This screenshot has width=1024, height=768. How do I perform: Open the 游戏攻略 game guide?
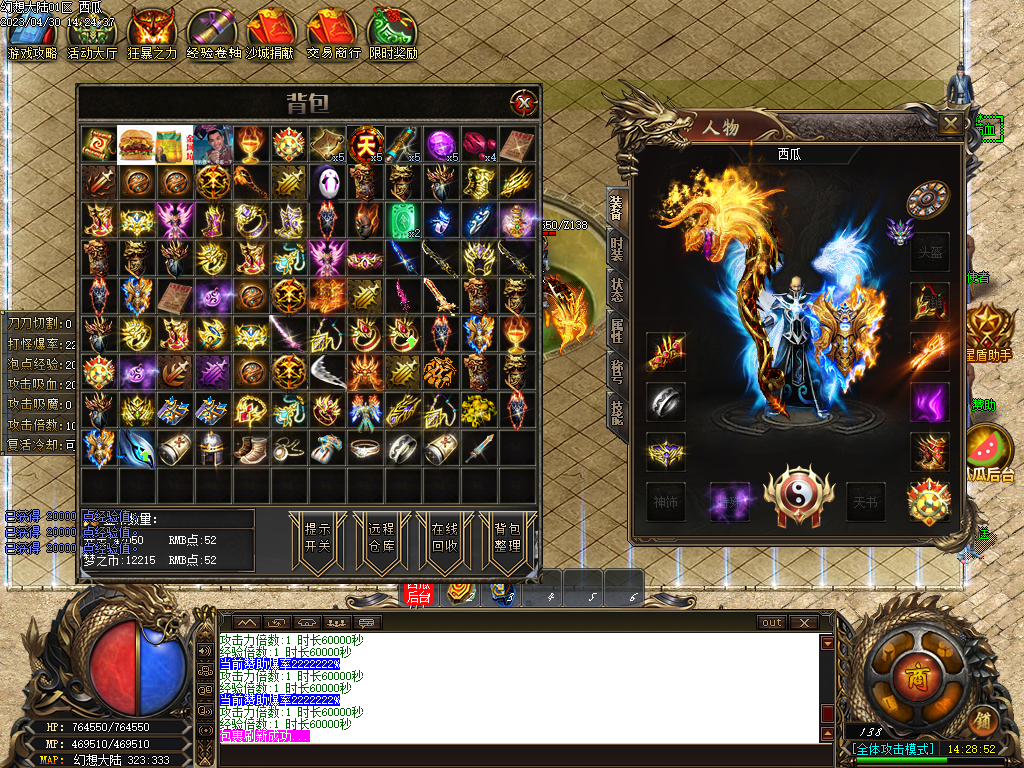pyautogui.click(x=32, y=36)
